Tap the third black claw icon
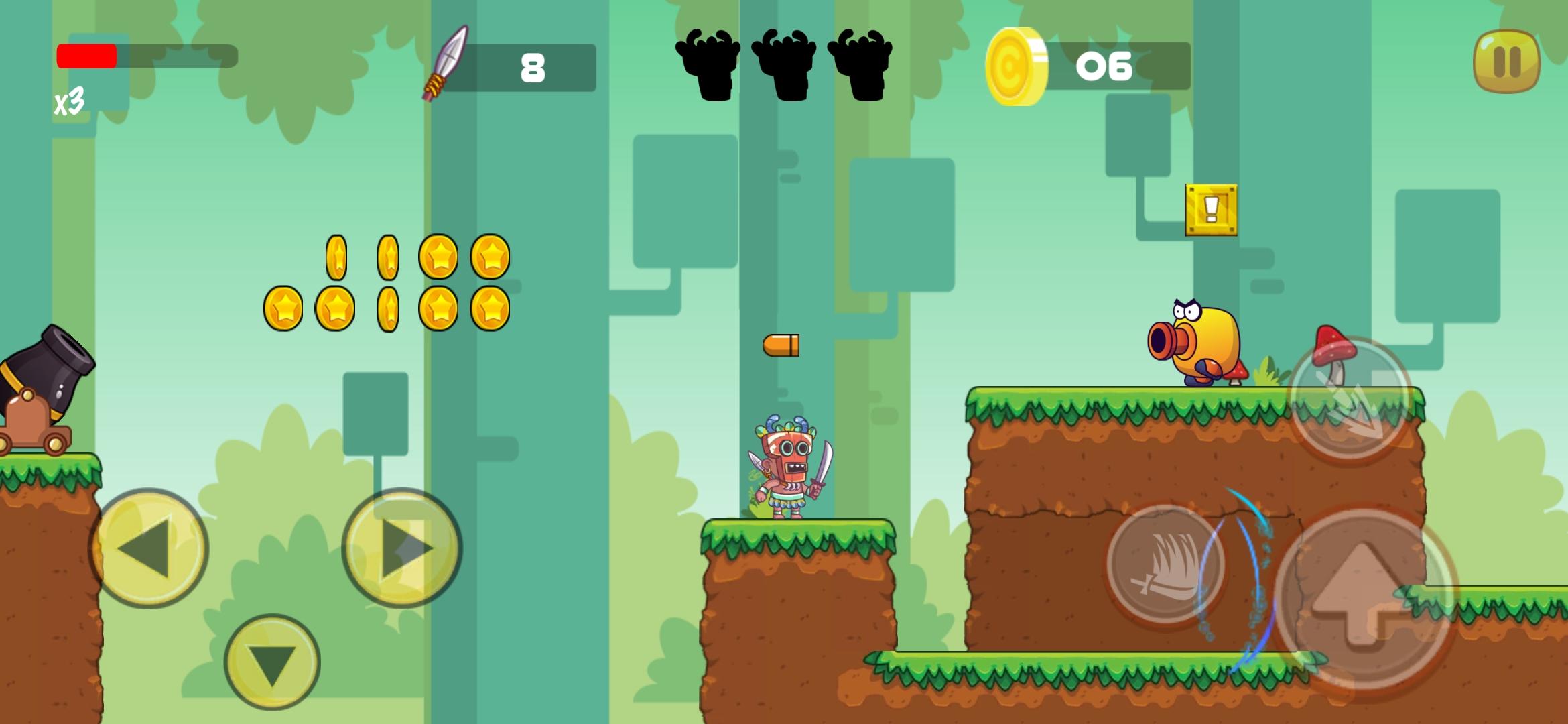This screenshot has height=724, width=1568. [860, 64]
